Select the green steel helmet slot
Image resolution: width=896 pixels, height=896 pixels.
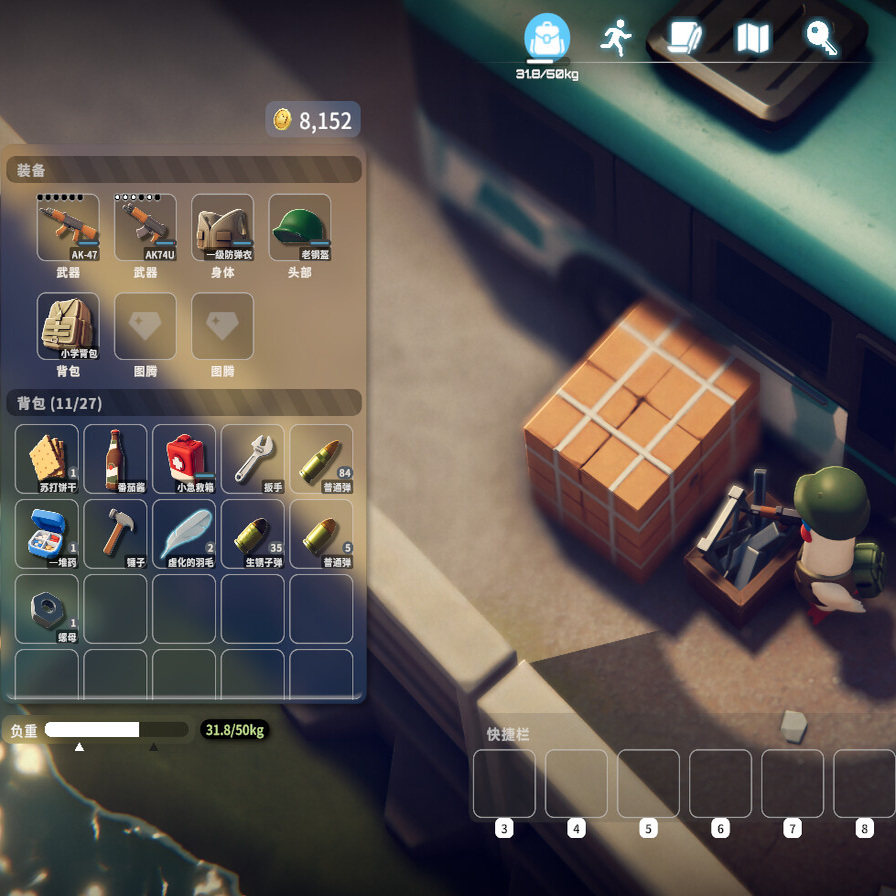[299, 228]
